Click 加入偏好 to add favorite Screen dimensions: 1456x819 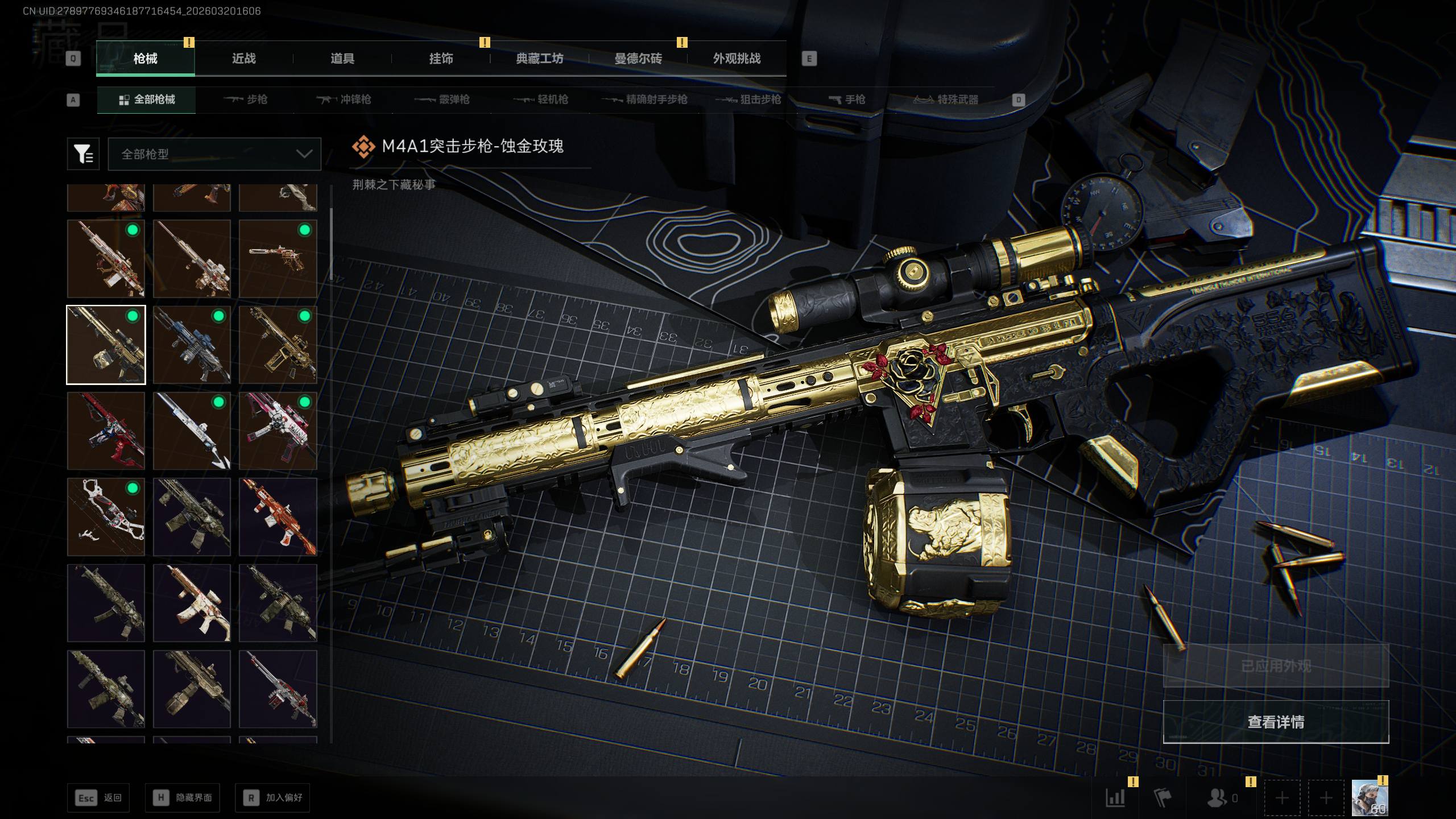(x=272, y=798)
